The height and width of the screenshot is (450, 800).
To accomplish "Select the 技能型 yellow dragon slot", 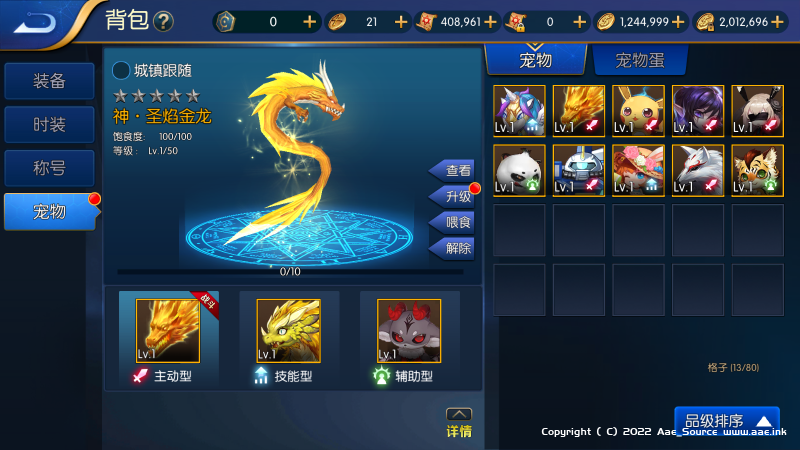I will tap(289, 332).
